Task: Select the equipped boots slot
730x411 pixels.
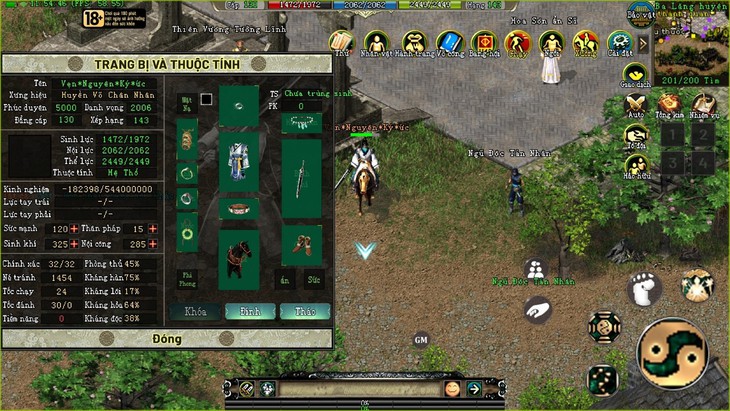Action: click(x=301, y=241)
